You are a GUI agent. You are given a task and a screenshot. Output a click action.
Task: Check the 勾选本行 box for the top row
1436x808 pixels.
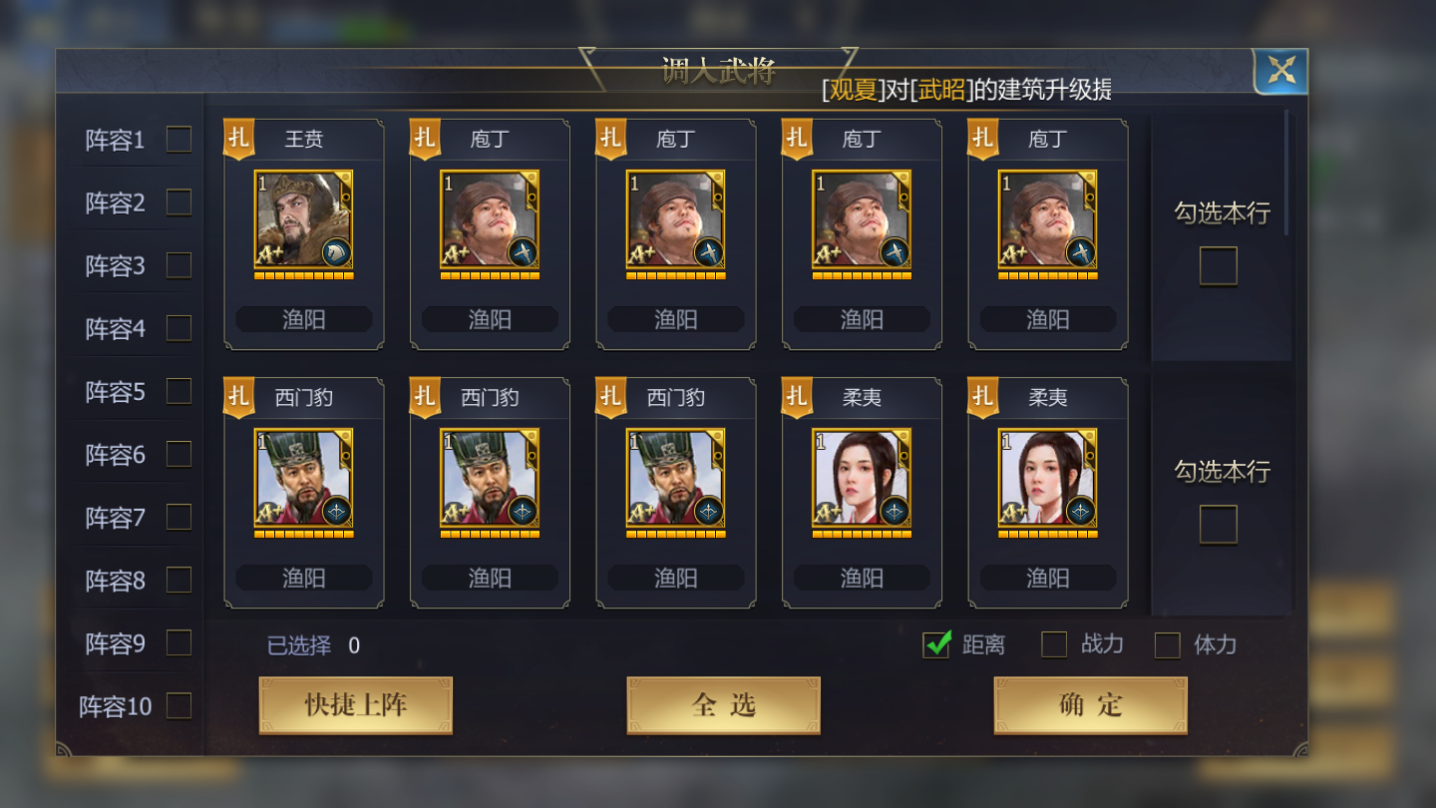tap(1219, 265)
